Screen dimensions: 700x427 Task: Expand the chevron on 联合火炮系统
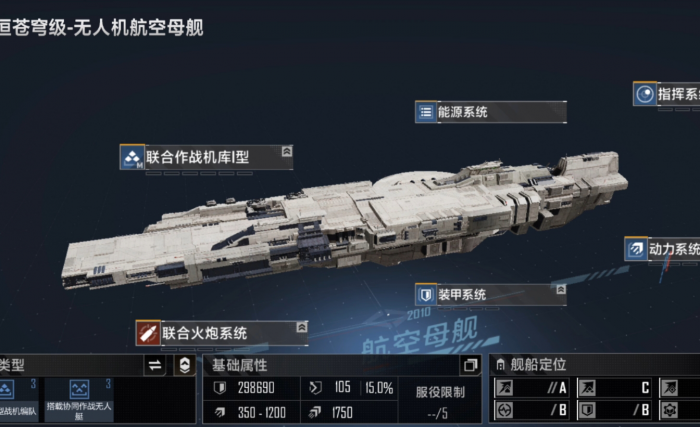click(300, 327)
